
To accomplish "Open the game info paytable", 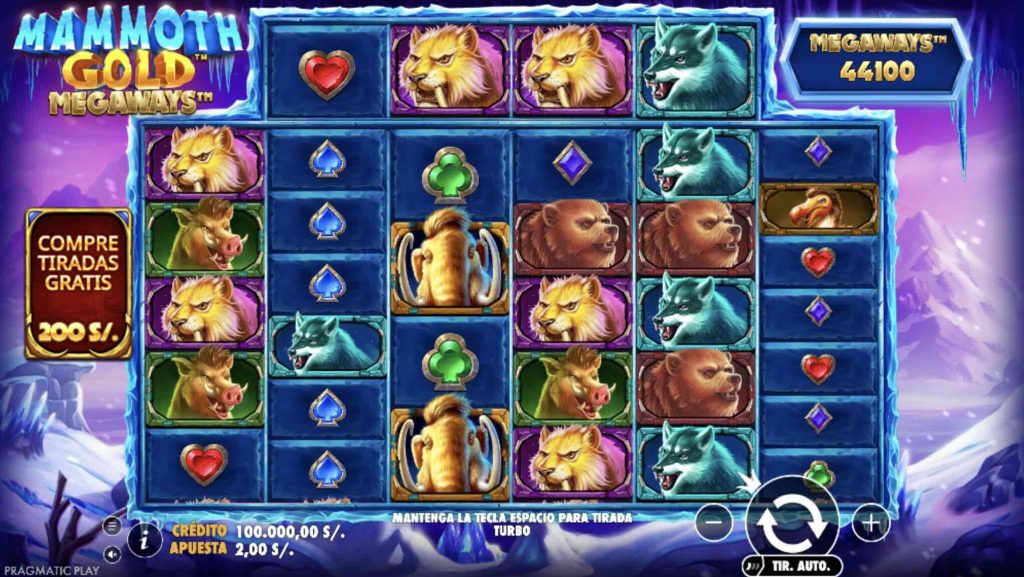I will (x=144, y=540).
